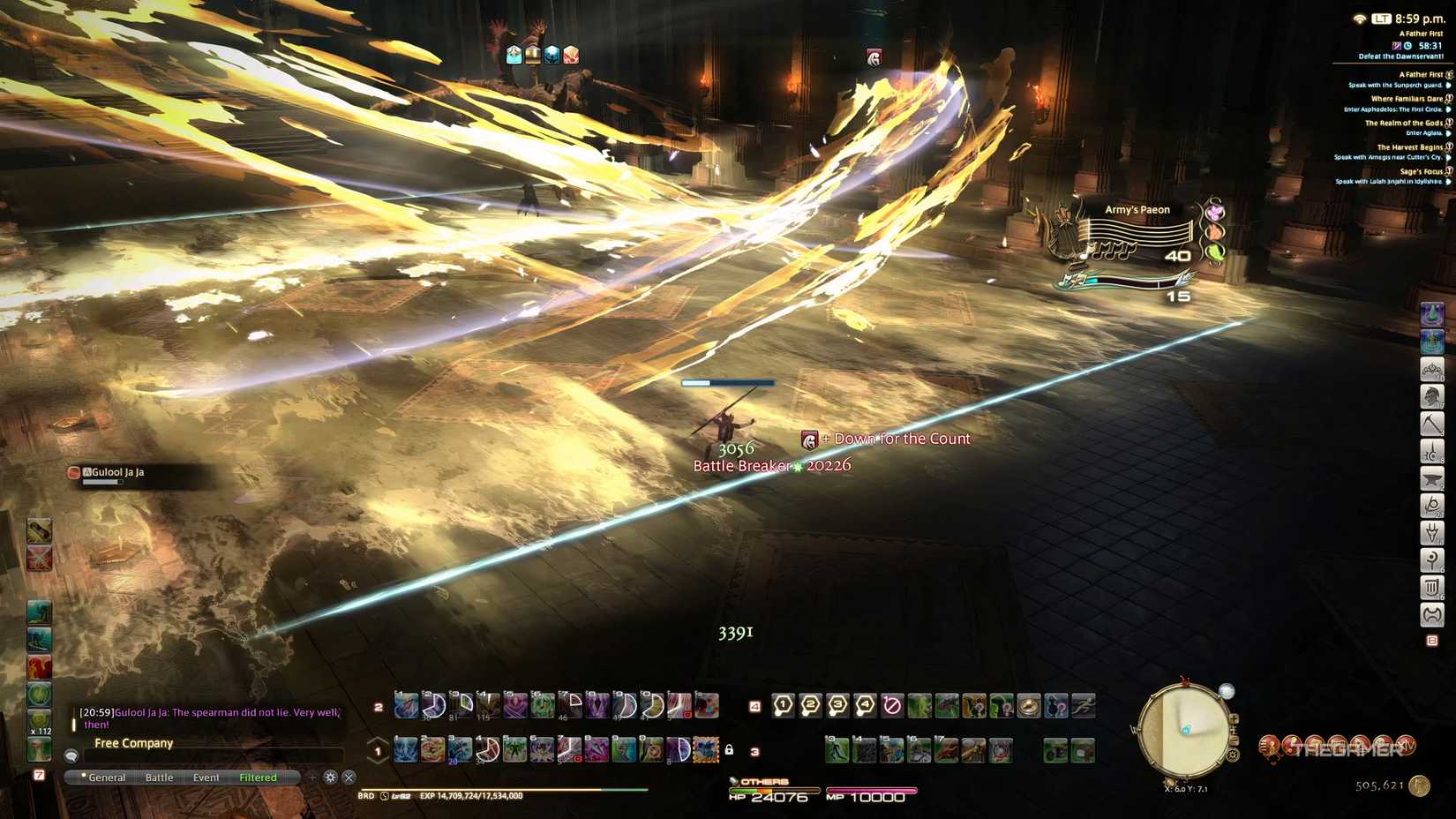Toggle hotbar 4 via its orange number emblem
The image size is (1456, 819).
754,706
